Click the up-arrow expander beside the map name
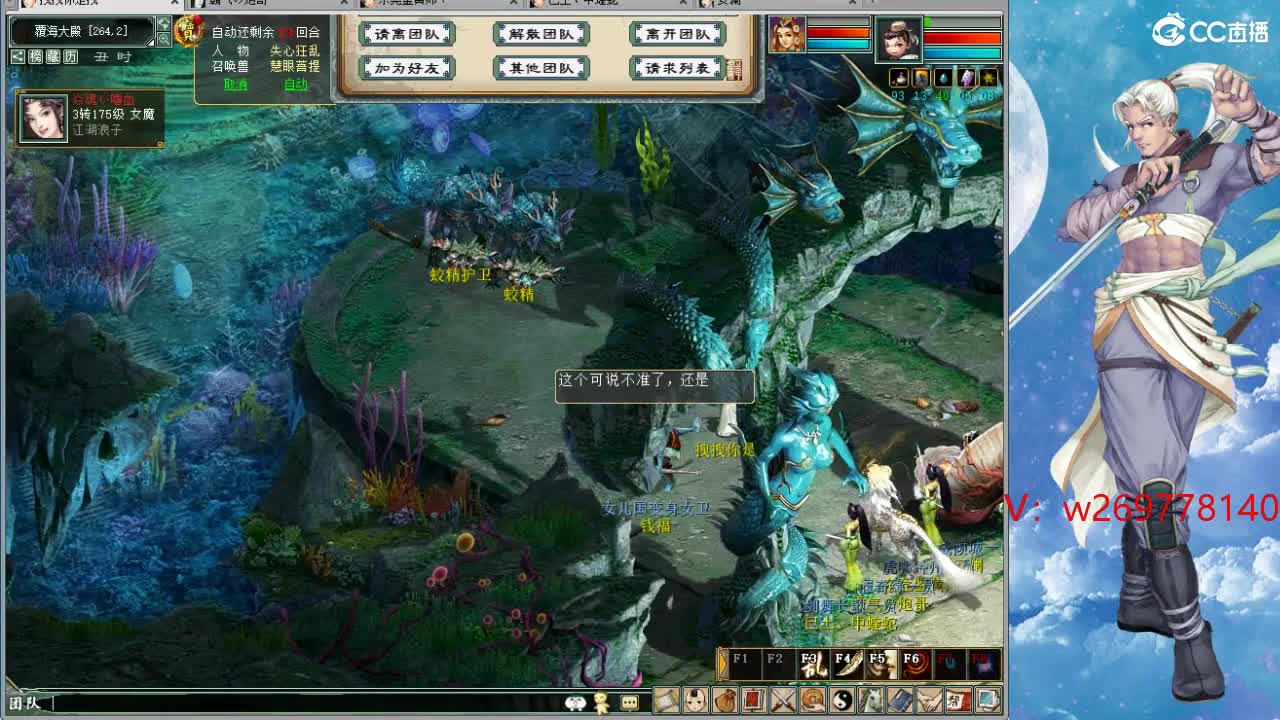 [162, 25]
